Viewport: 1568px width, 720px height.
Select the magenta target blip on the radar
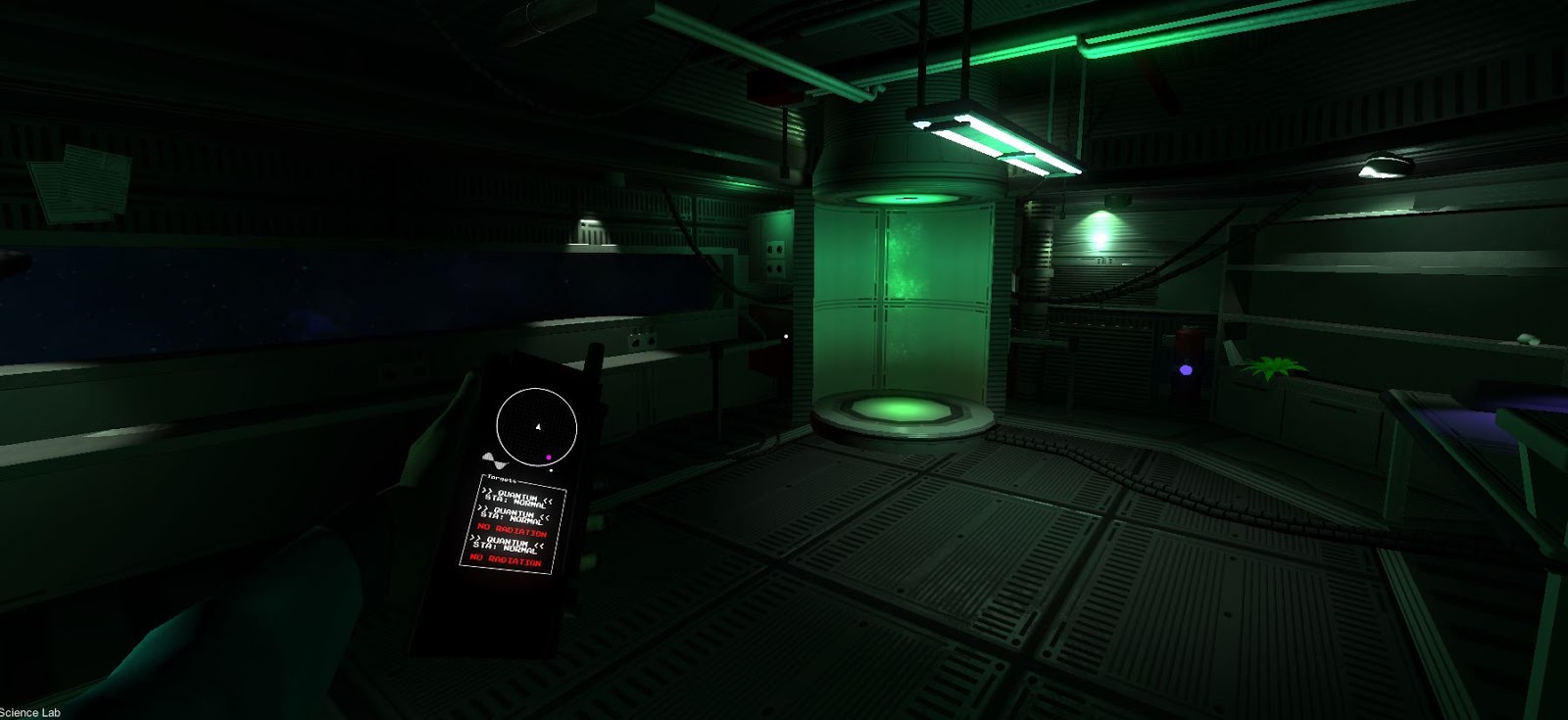(549, 457)
